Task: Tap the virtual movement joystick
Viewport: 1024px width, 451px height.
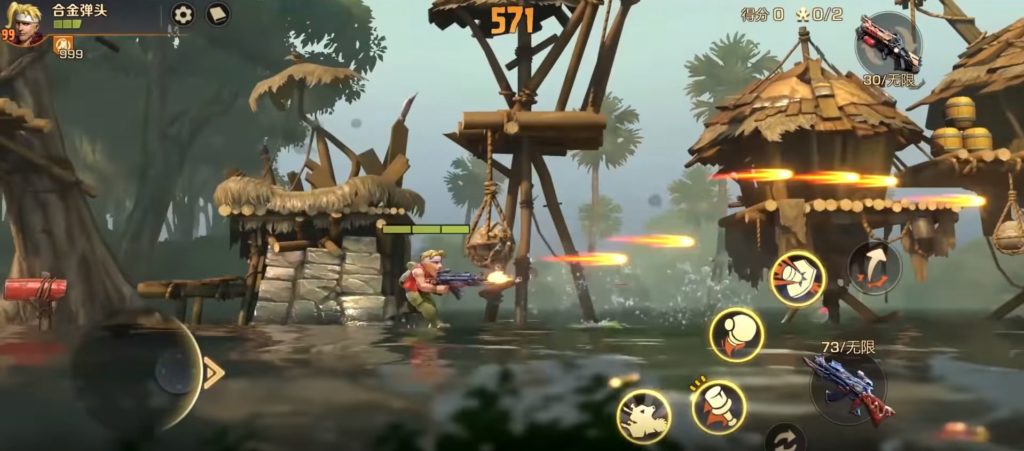Action: [175, 372]
